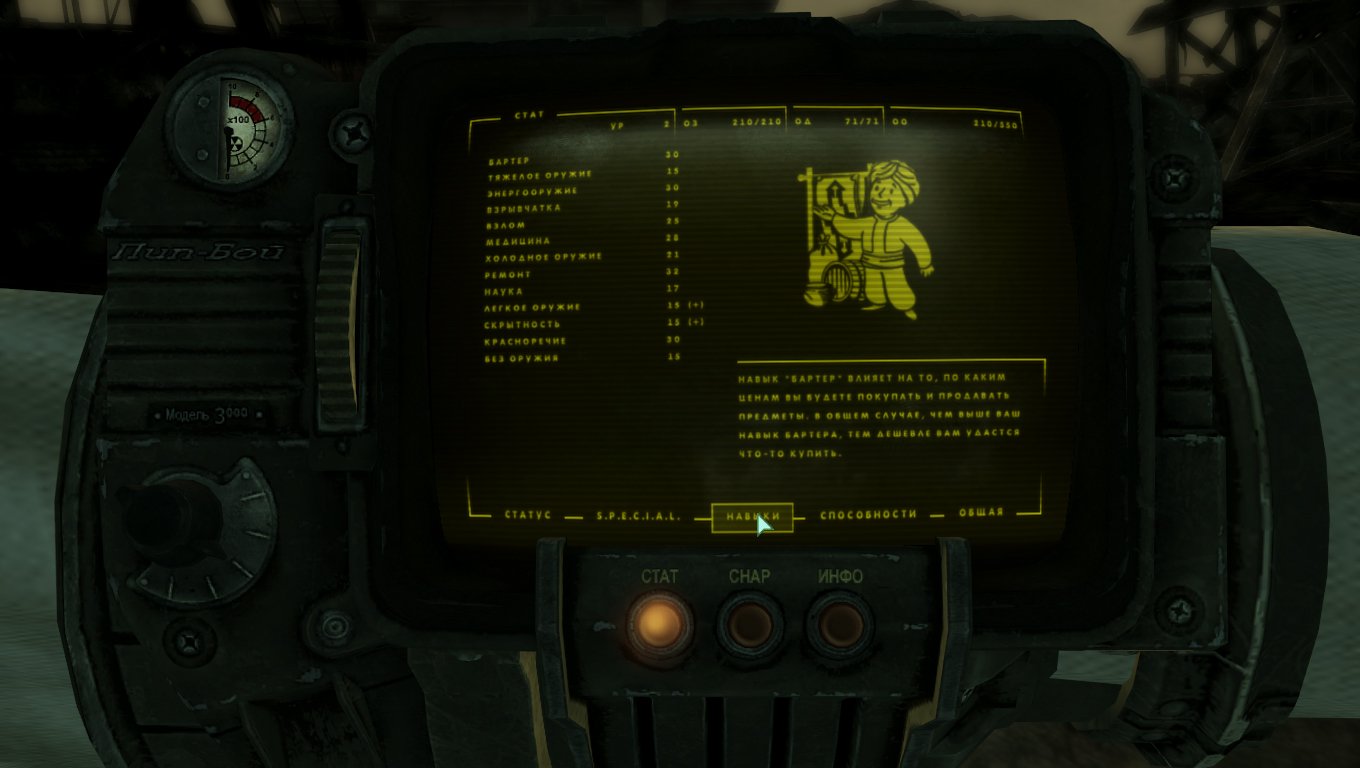Select the ЭНЕРГООРУЖИЕ skill row
Screen dimensions: 1360x768
(532, 191)
